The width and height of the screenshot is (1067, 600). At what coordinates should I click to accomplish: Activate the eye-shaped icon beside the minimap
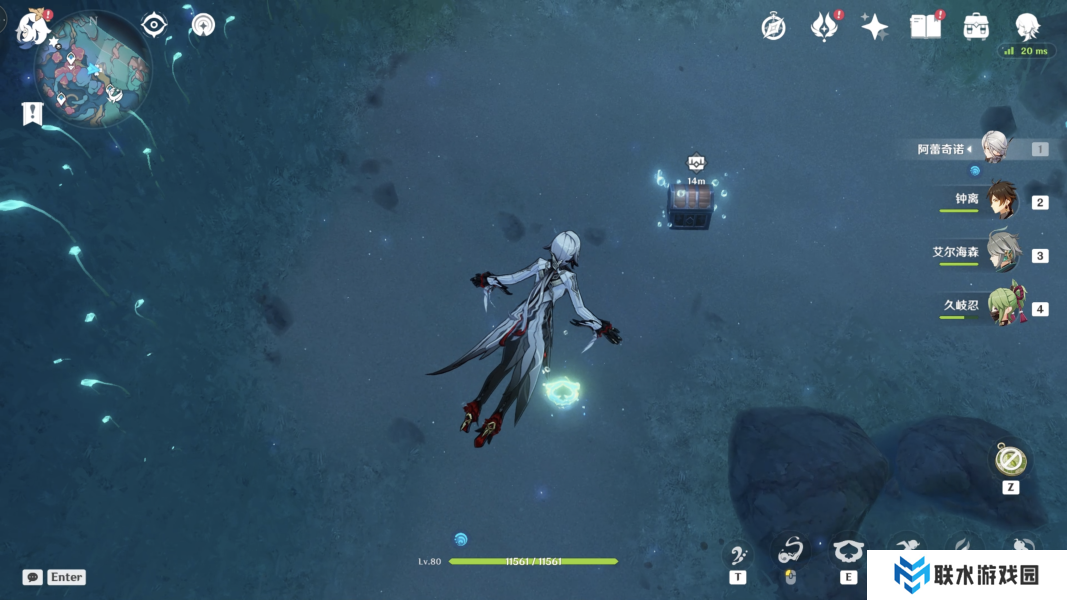pyautogui.click(x=154, y=25)
